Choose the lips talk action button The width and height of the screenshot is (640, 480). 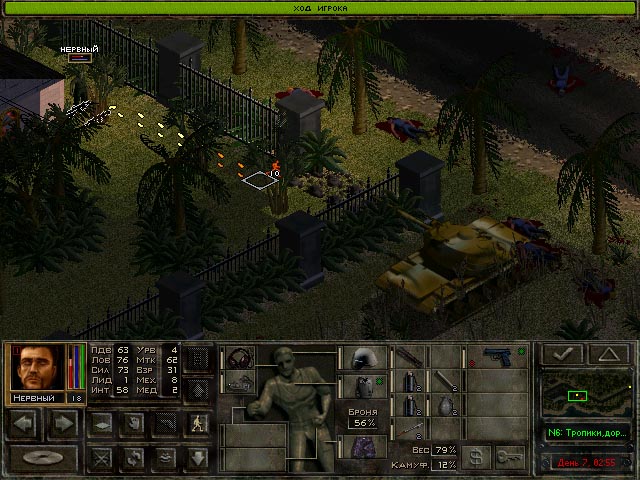tap(165, 459)
